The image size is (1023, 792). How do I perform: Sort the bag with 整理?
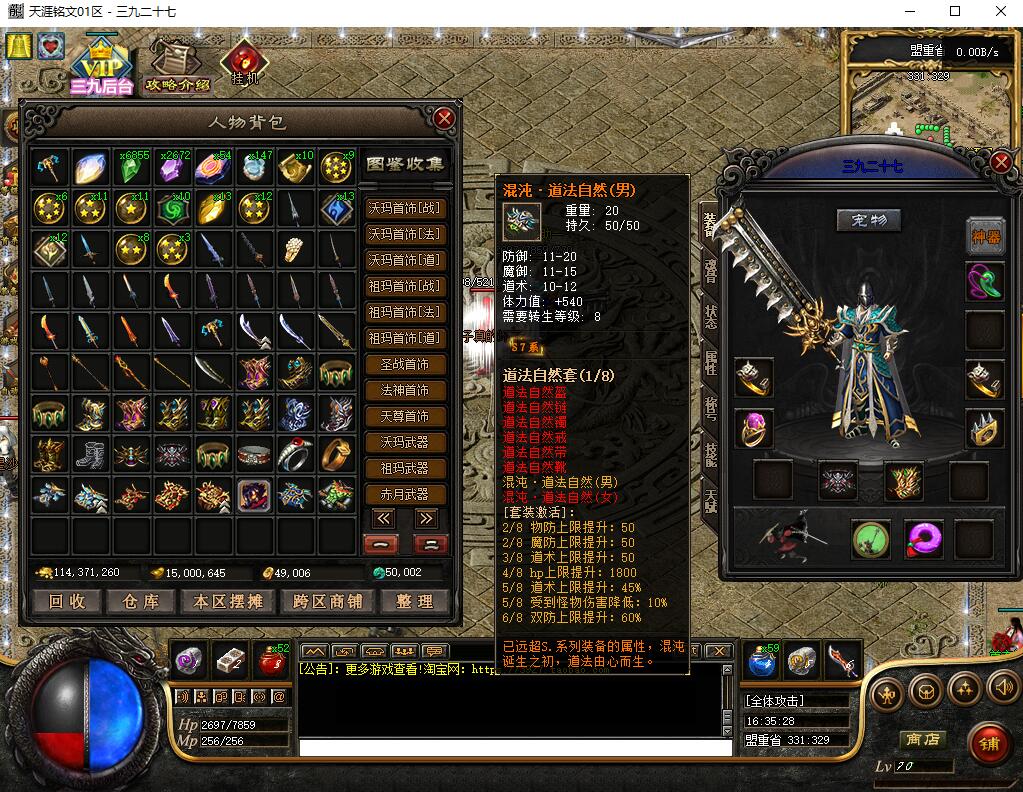tap(415, 601)
